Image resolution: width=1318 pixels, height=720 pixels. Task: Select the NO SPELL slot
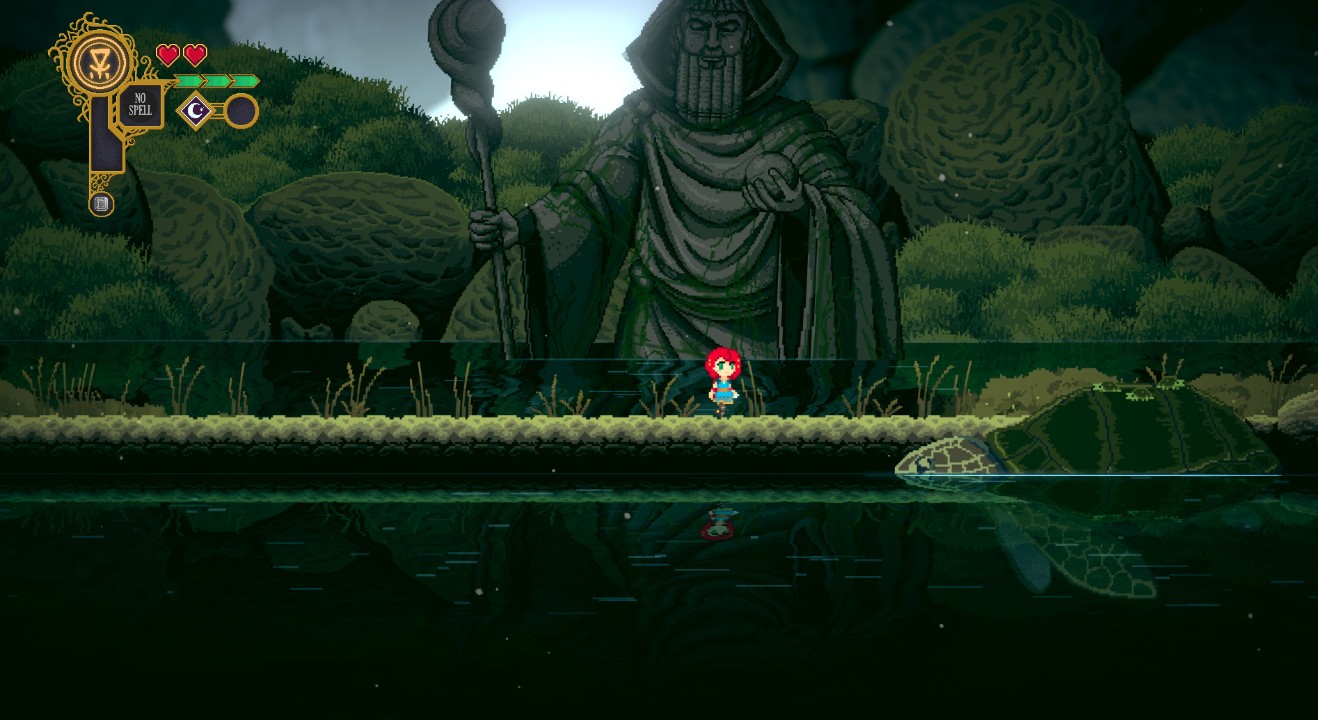141,105
